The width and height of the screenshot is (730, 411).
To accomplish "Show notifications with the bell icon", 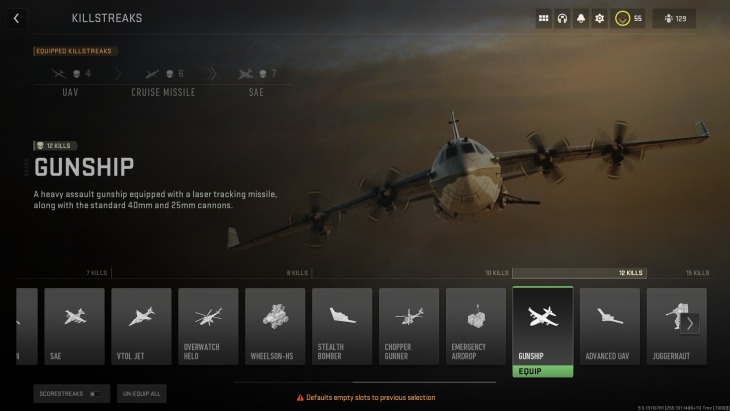I will (581, 18).
